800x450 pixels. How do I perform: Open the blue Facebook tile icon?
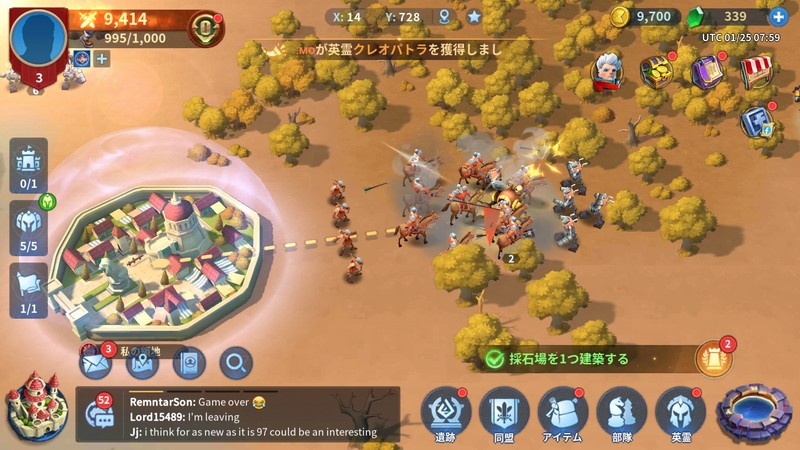click(x=756, y=121)
